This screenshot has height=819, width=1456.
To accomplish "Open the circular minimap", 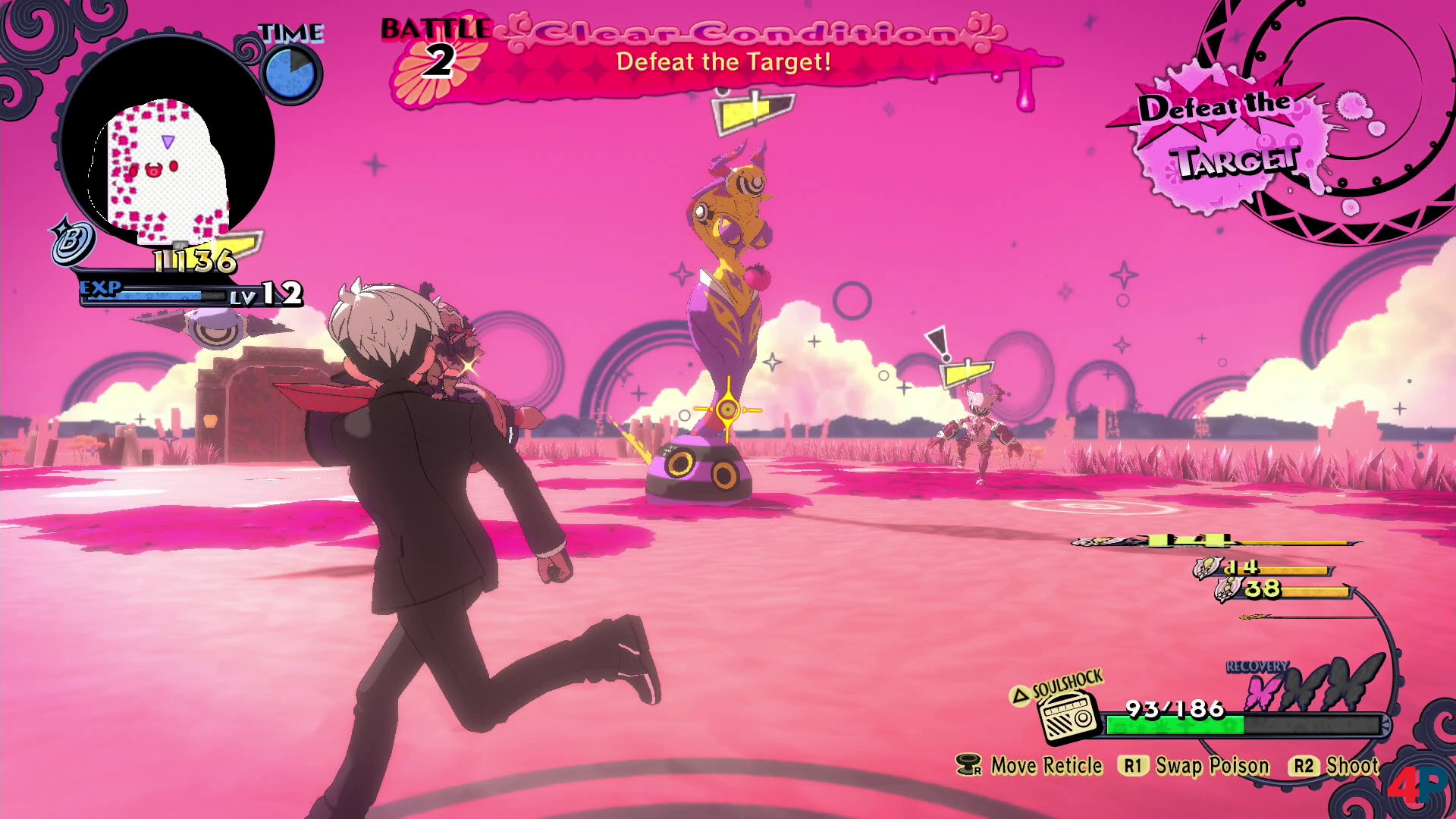I will [167, 144].
